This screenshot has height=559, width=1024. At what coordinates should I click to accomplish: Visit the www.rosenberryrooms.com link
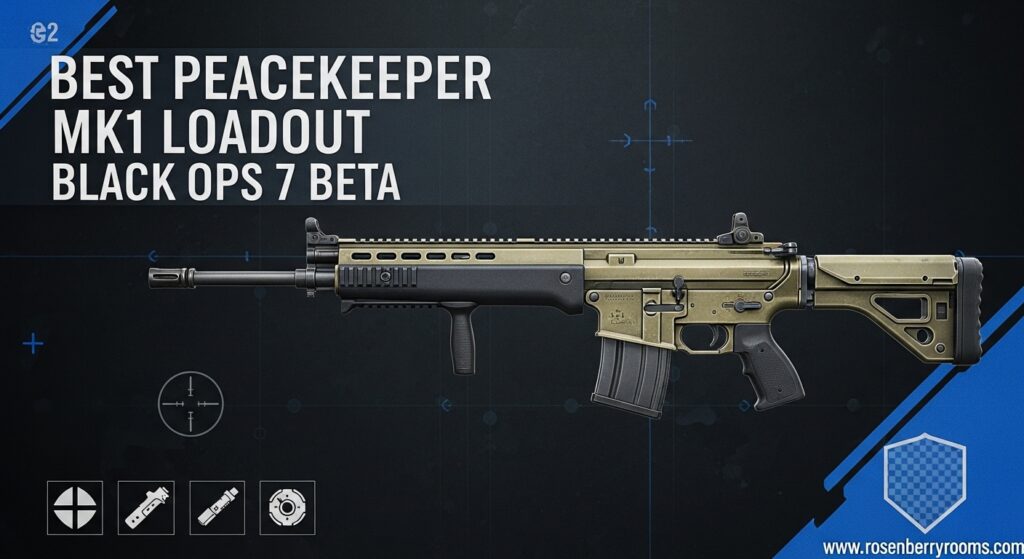click(x=921, y=548)
